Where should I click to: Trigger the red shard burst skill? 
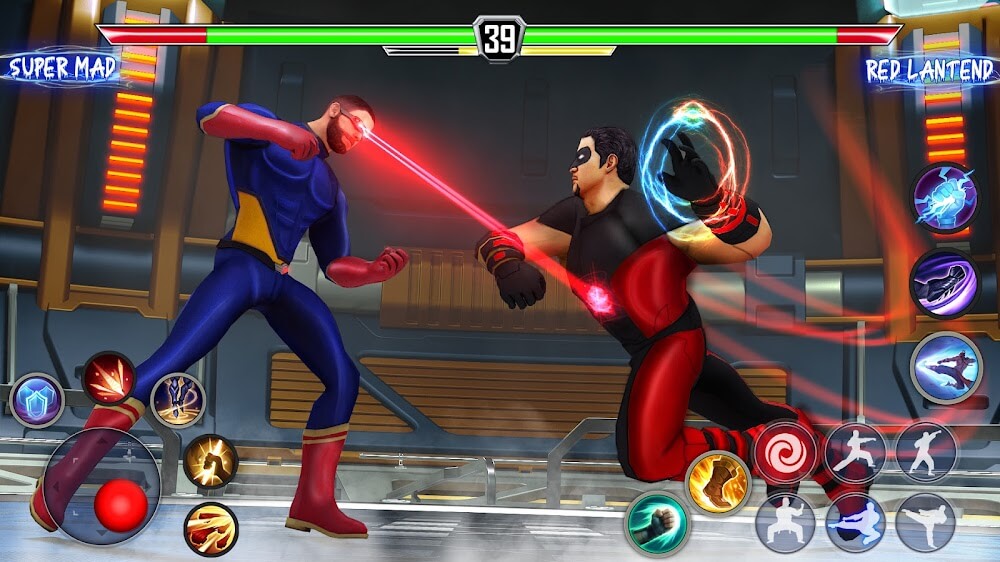pyautogui.click(x=109, y=378)
